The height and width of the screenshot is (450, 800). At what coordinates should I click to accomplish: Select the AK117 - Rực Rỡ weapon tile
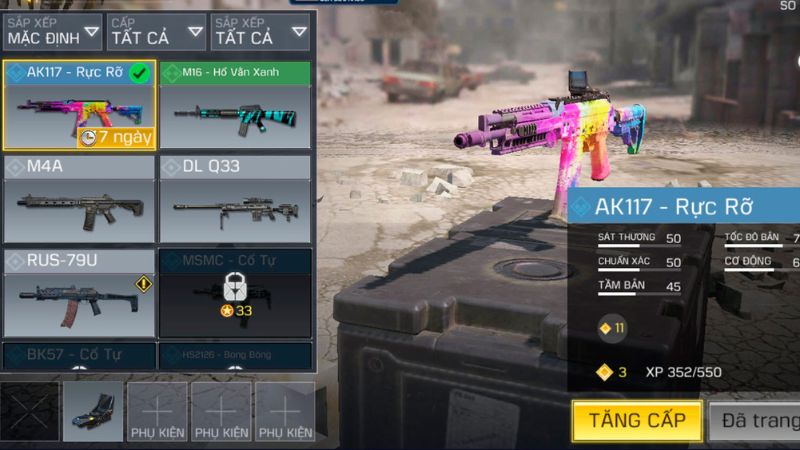79,107
